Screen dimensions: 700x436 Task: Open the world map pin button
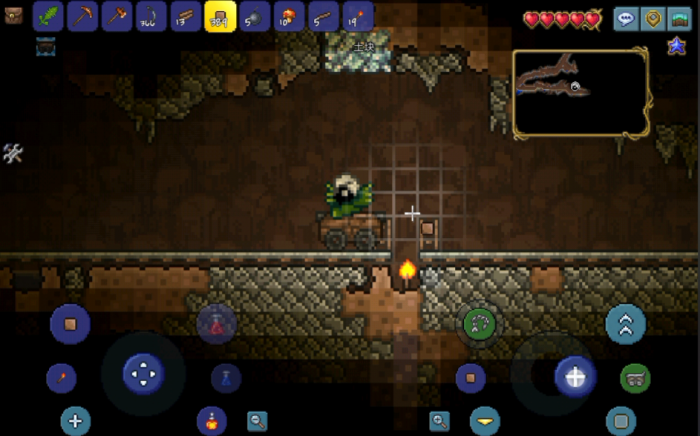tap(654, 18)
